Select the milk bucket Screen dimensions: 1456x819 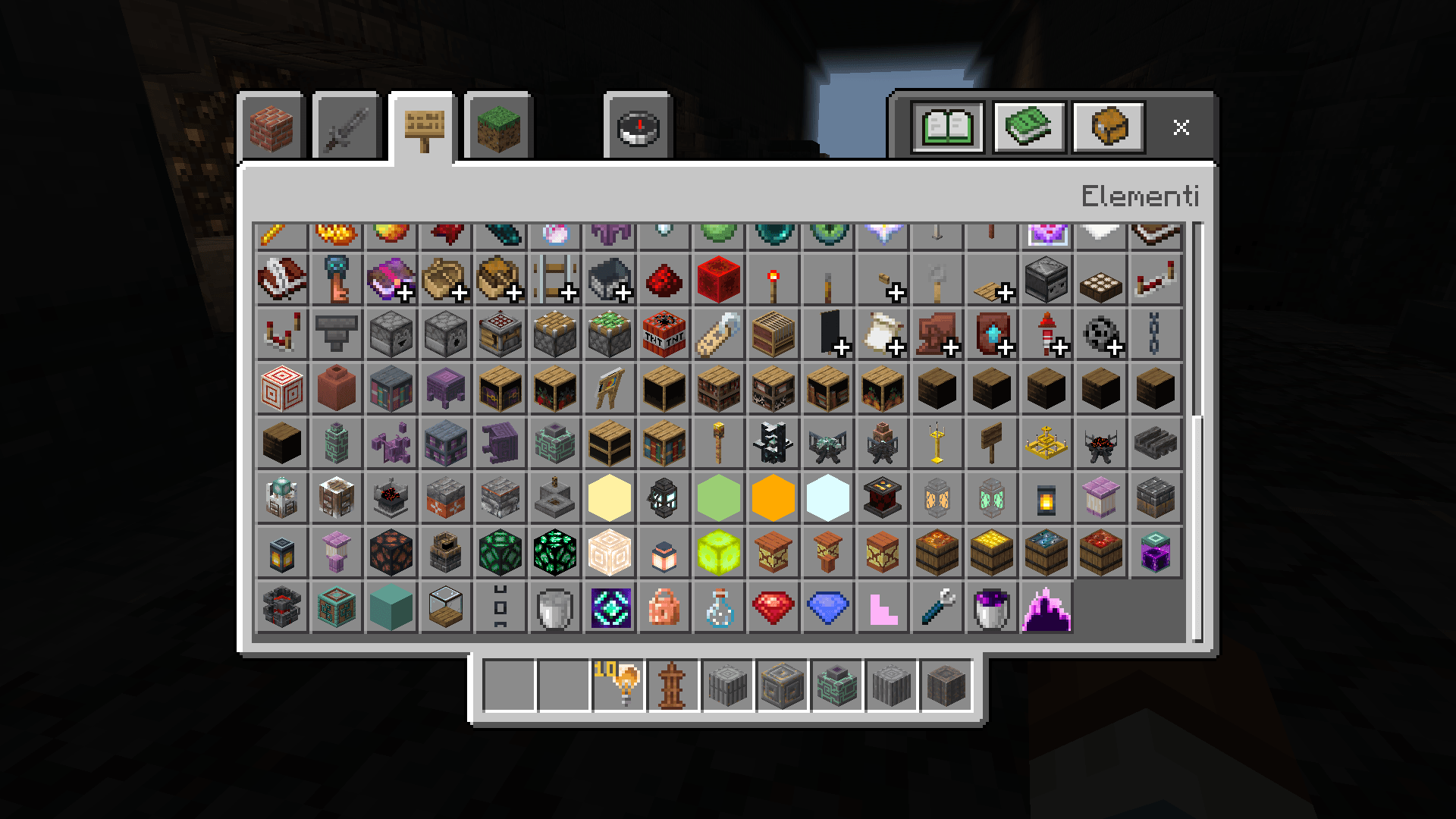554,607
